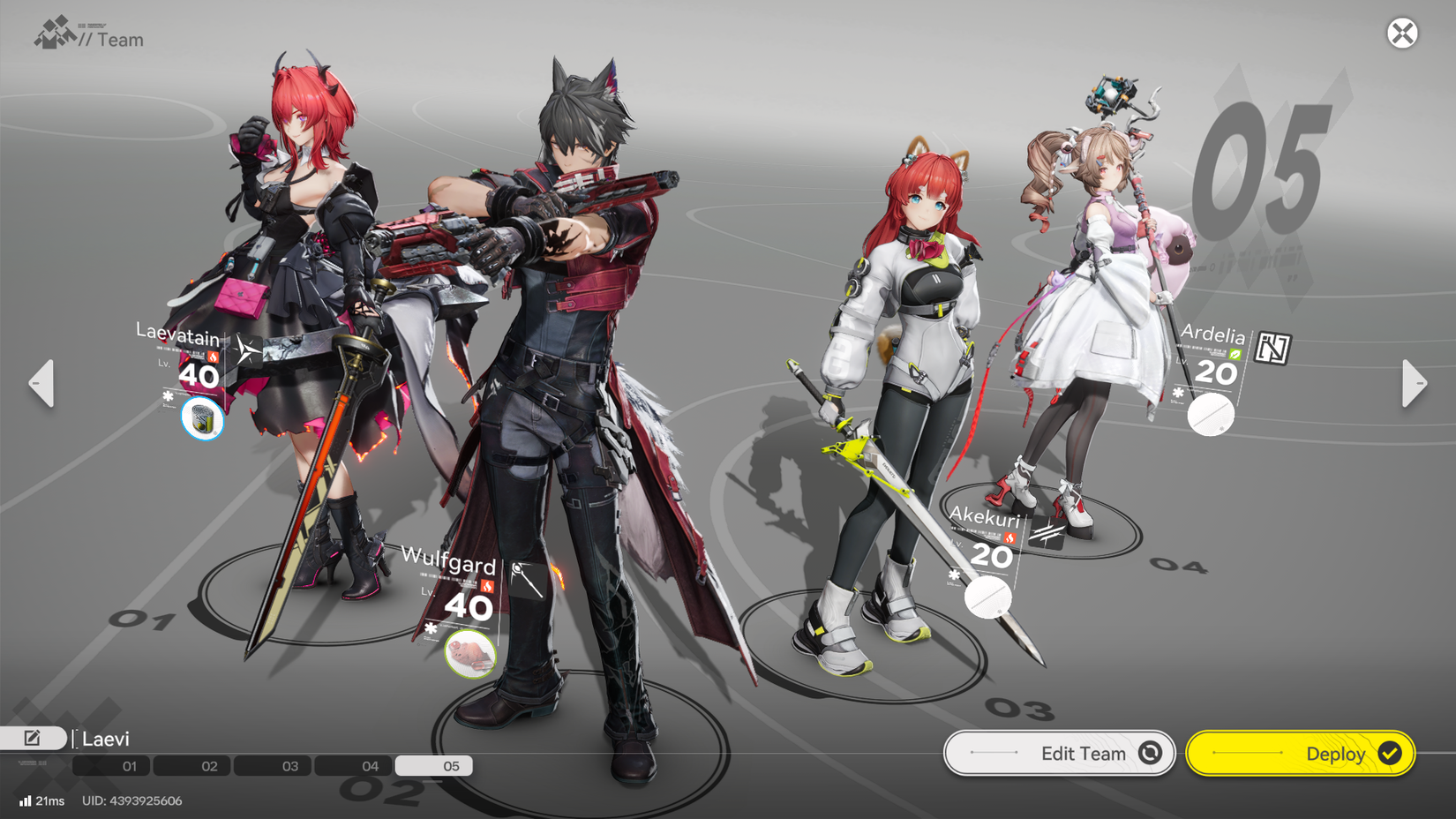1456x819 pixels.
Task: Click Ardelia's weapon disc icon
Action: click(1211, 416)
